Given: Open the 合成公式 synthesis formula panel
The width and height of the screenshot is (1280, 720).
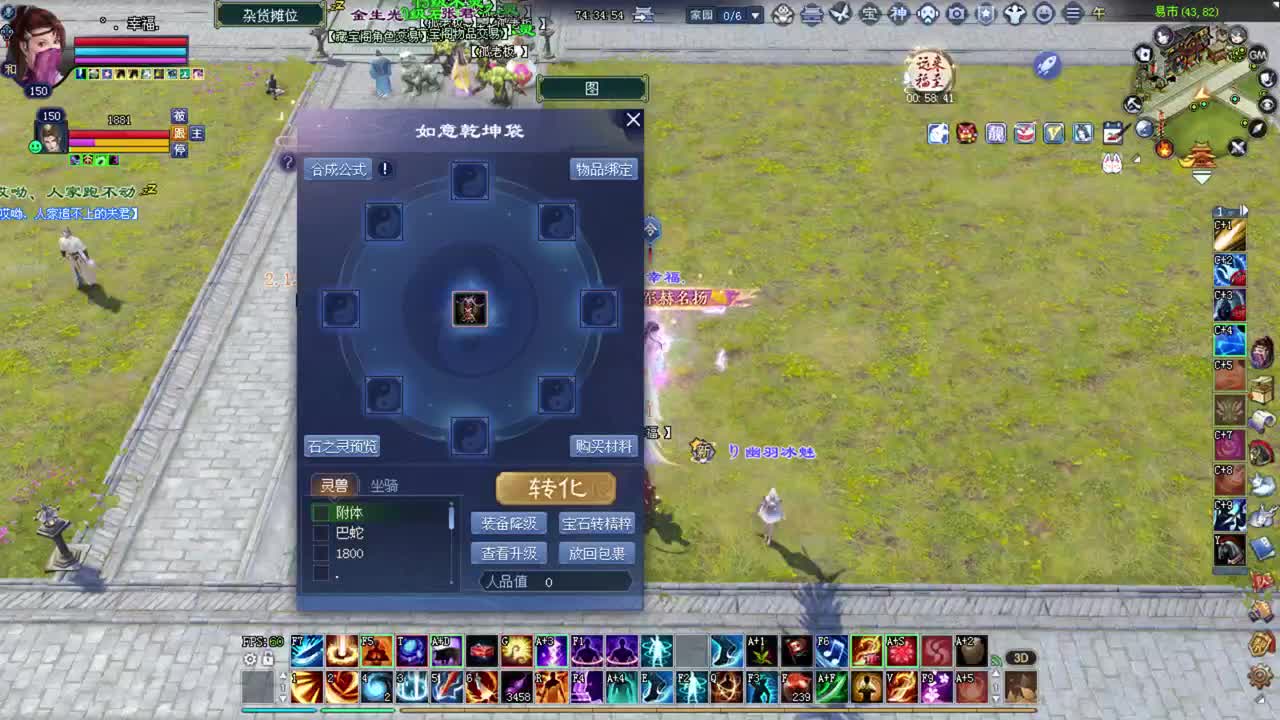Looking at the screenshot, I should click(x=338, y=168).
